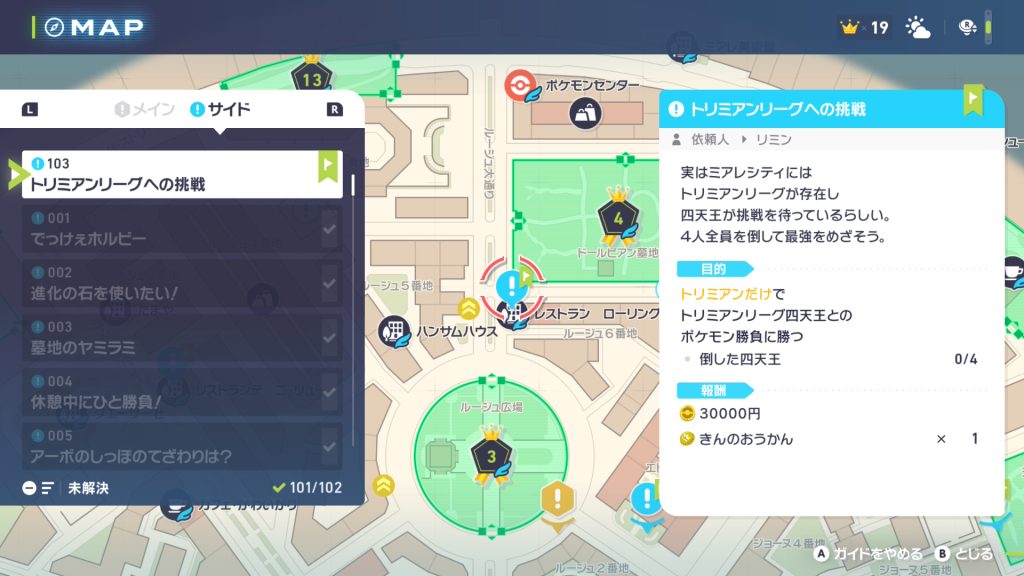Click the shopping bag store marker
The height and width of the screenshot is (576, 1024).
point(585,113)
